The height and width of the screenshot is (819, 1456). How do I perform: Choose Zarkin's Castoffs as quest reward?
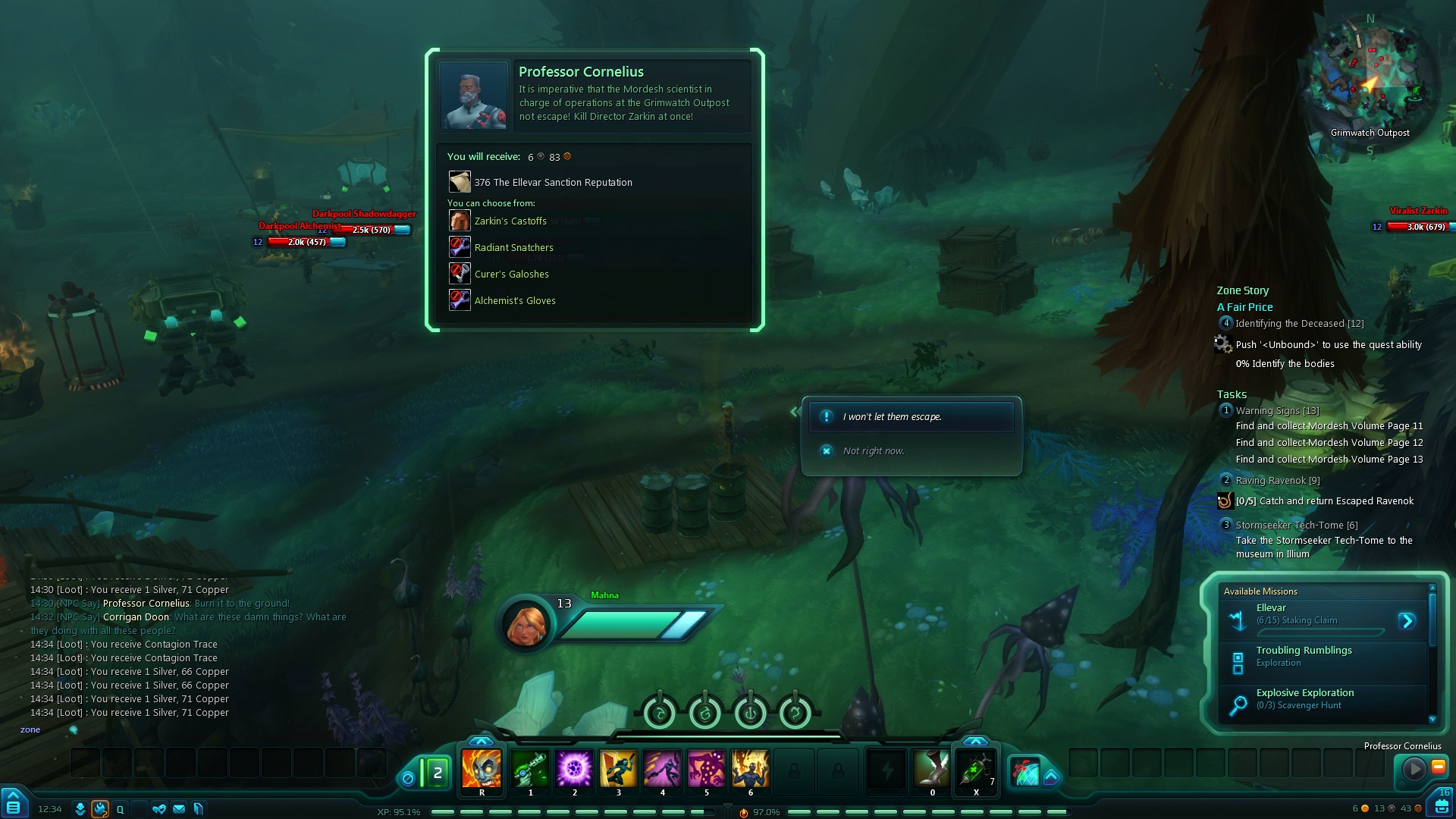pyautogui.click(x=510, y=221)
